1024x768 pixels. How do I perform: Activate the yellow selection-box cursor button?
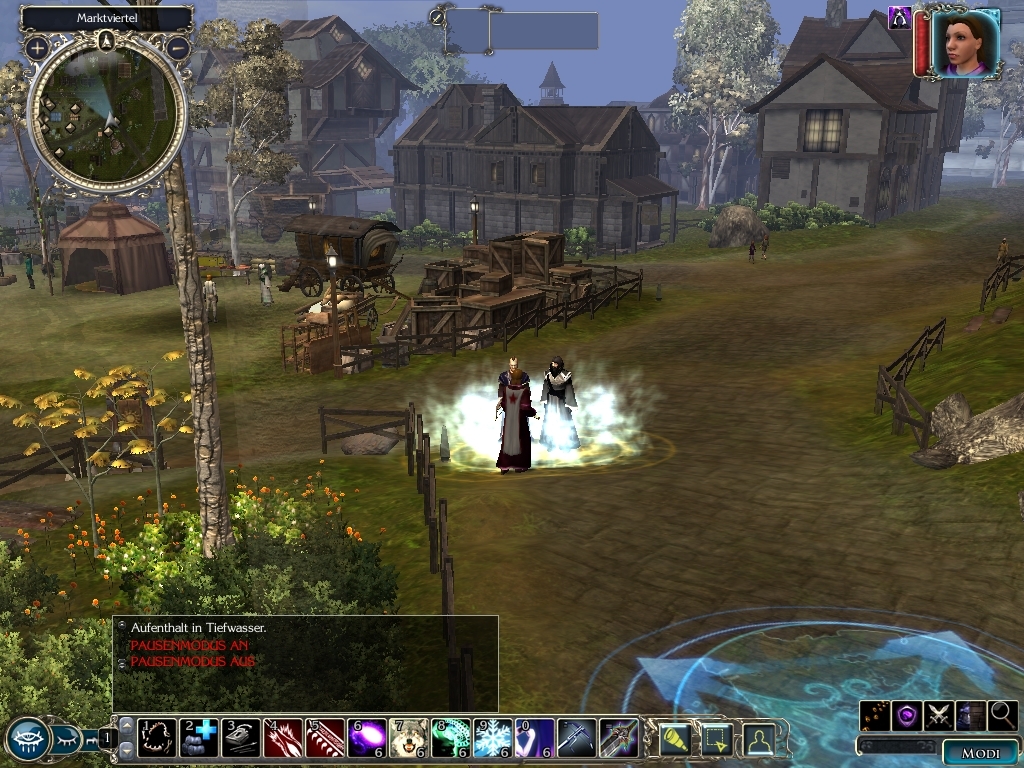718,738
